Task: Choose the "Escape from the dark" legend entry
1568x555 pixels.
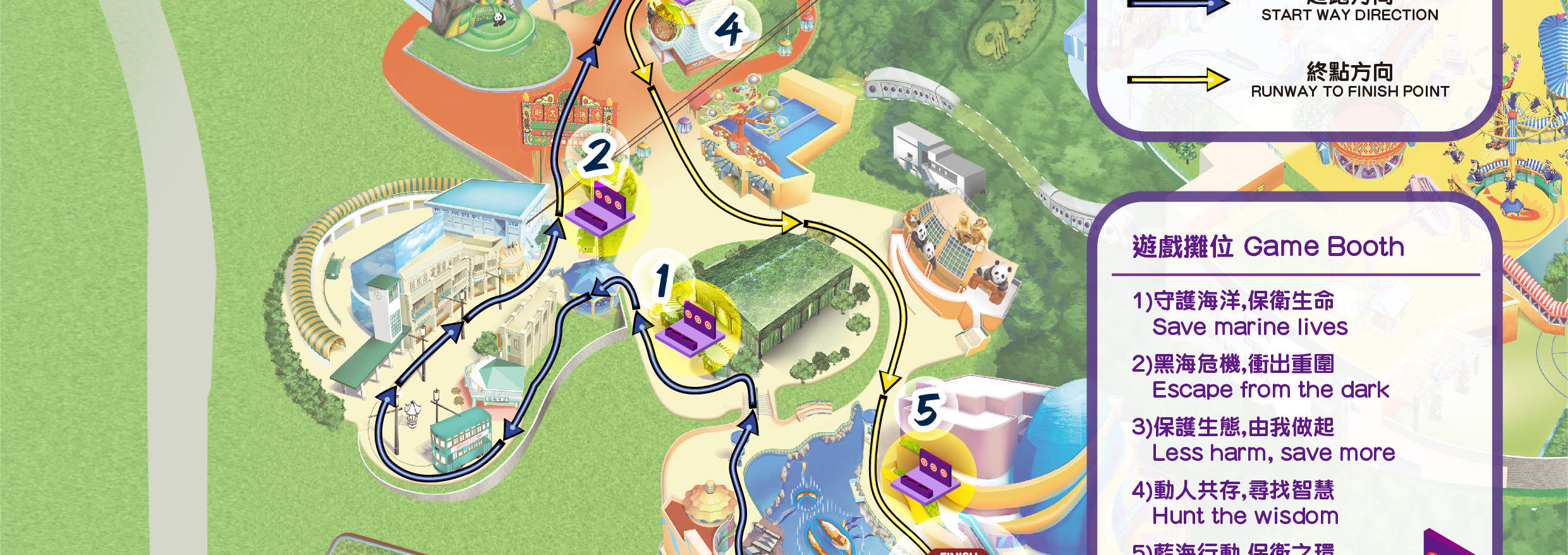Action: [x=1270, y=389]
